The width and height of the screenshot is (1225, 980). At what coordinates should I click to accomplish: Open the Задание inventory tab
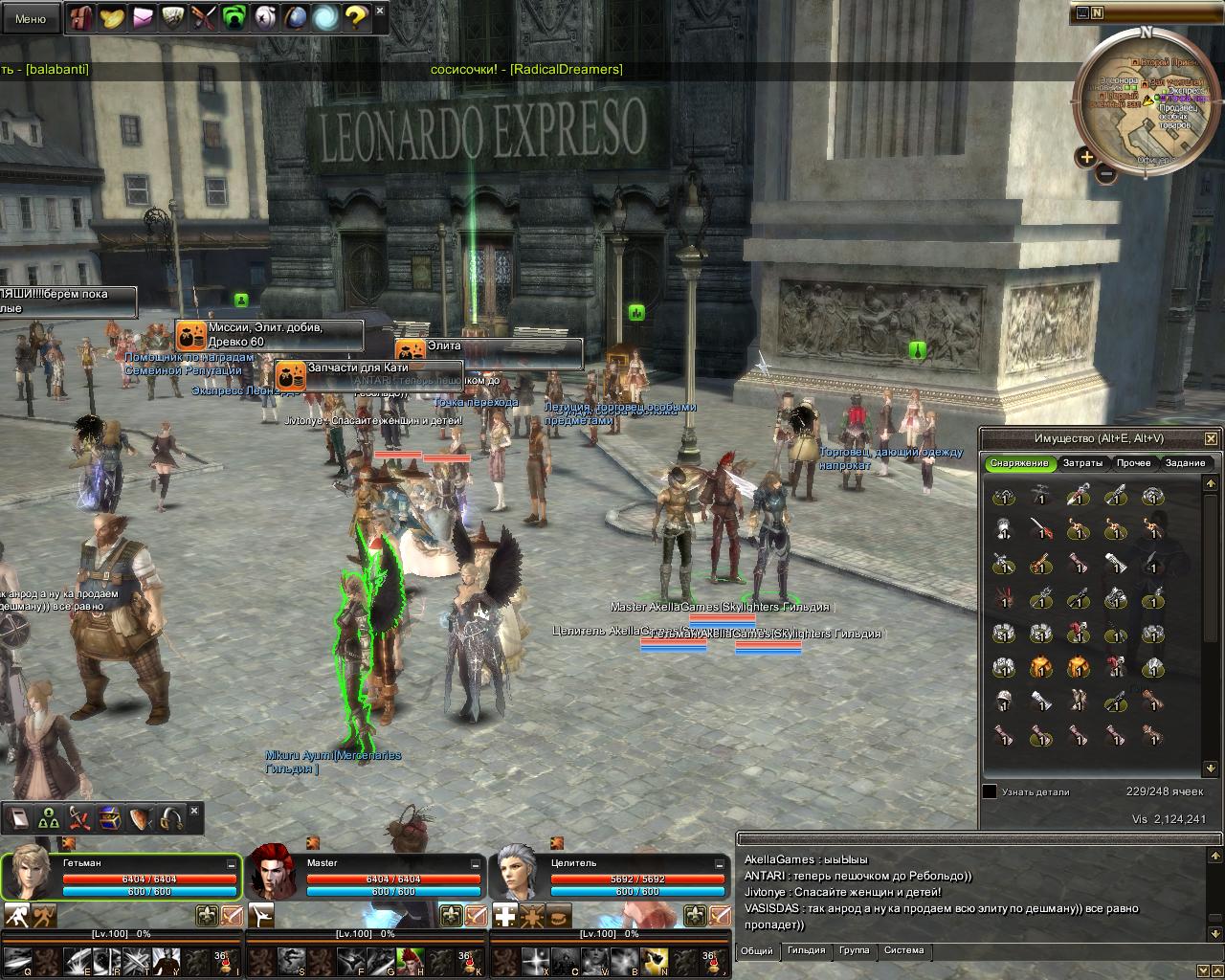[1185, 463]
